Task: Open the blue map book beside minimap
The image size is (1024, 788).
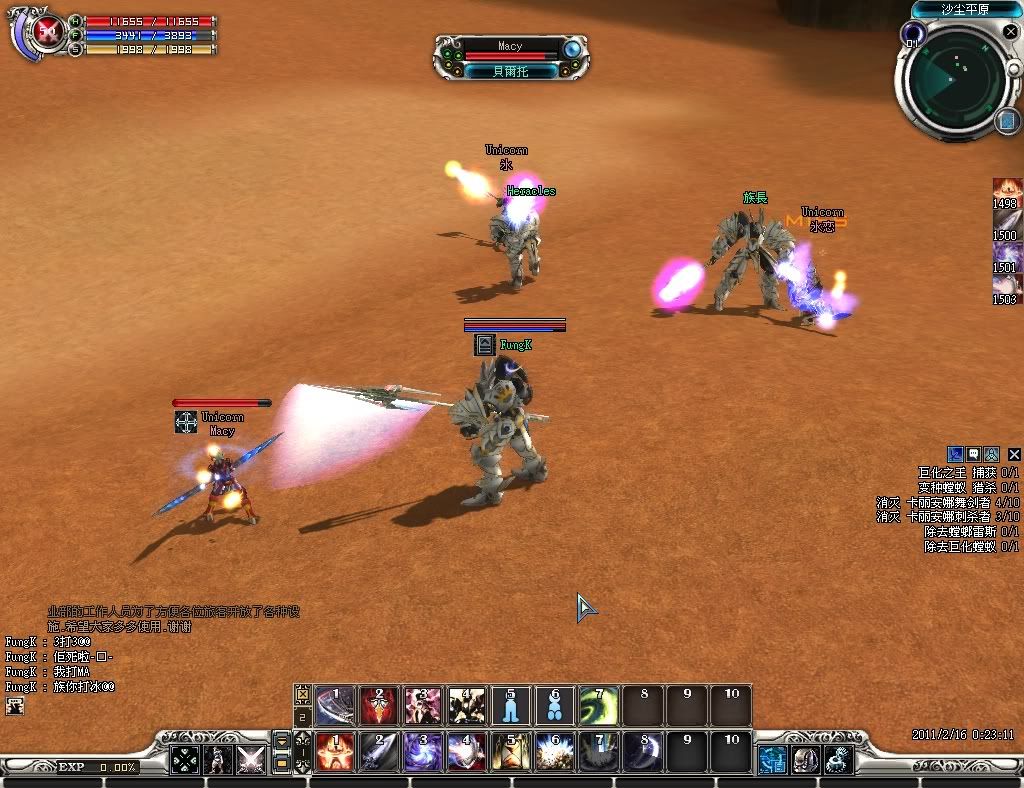Action: [1007, 121]
